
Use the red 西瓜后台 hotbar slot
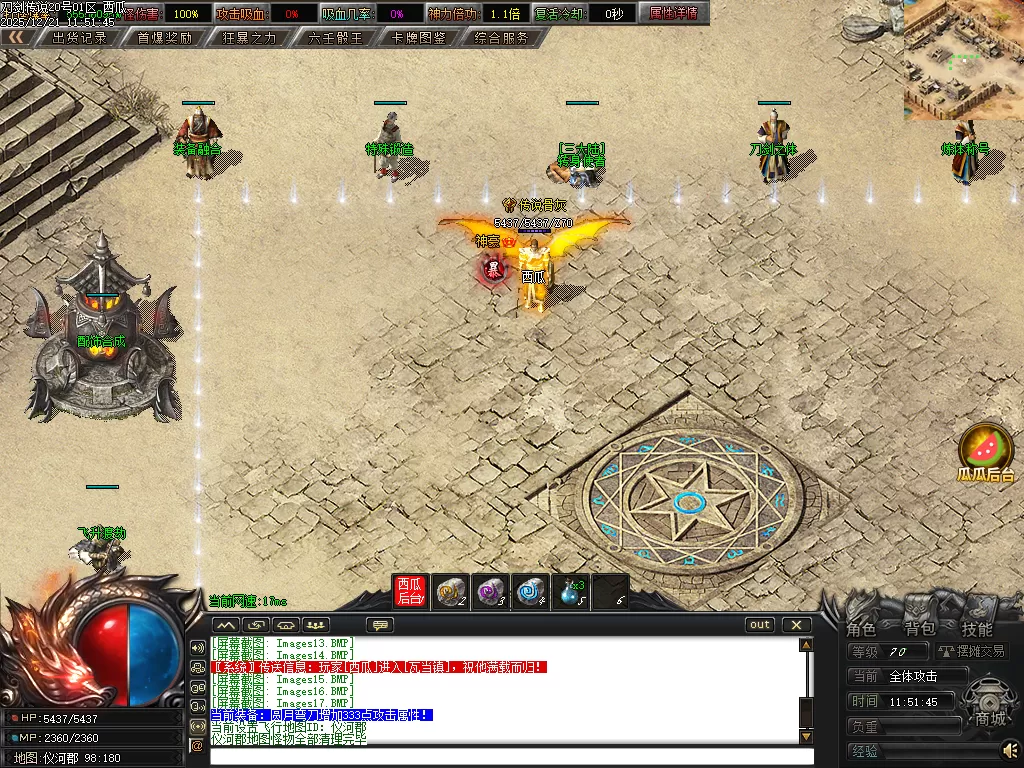[410, 591]
